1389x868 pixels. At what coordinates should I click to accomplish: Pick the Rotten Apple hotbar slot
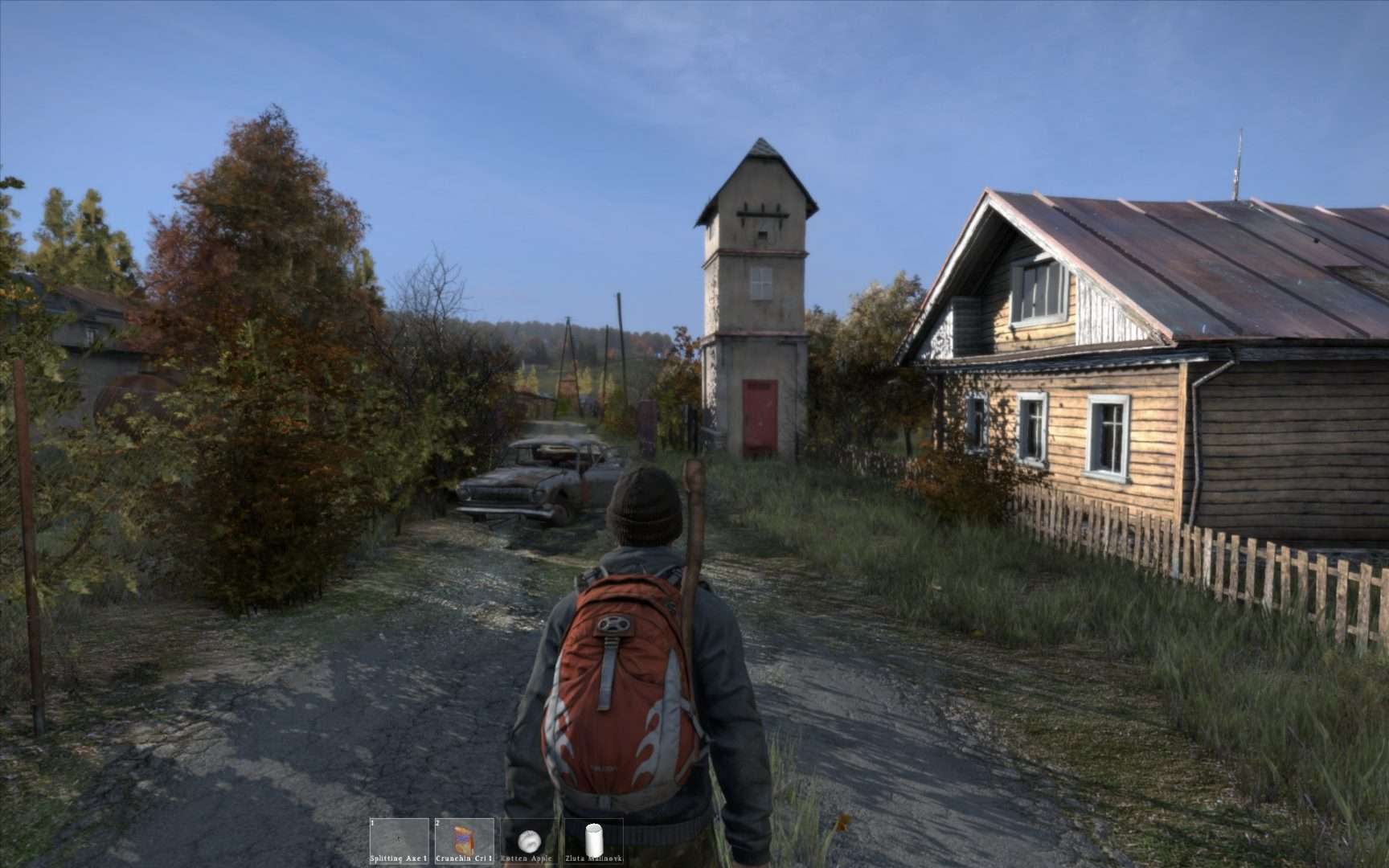529,841
